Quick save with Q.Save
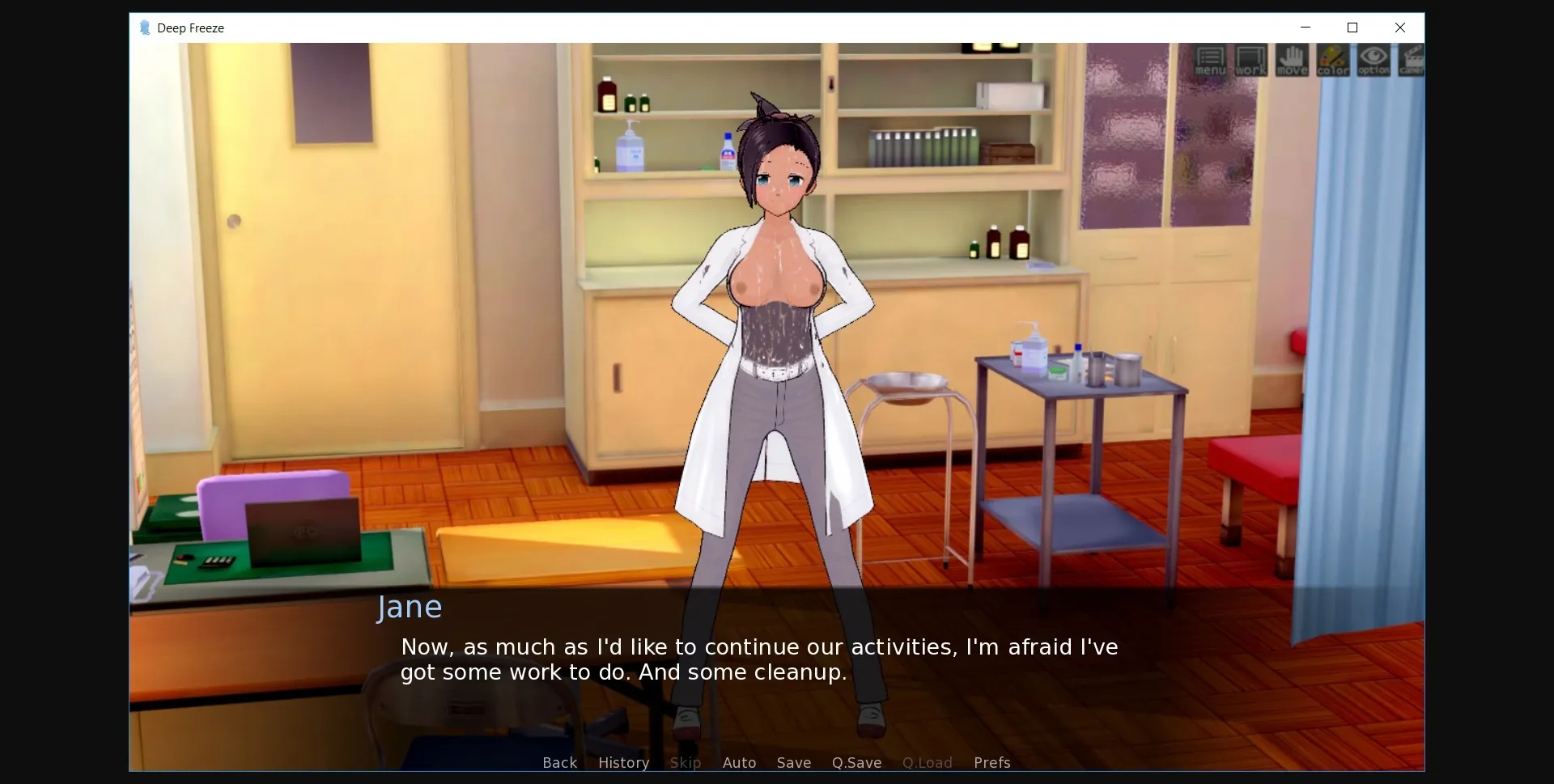 (x=856, y=762)
